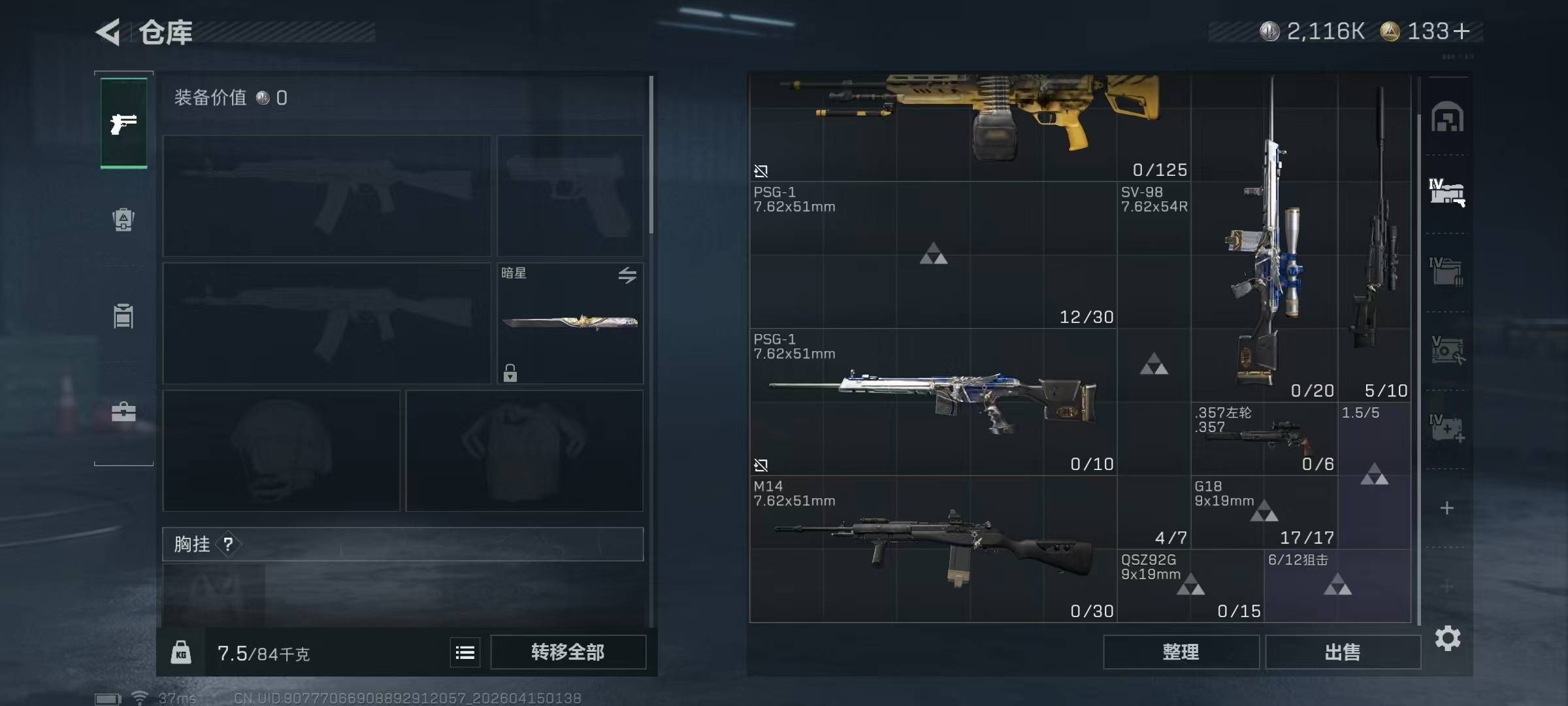Select the silver-blue PSG-1 with 0/10 ammo

(933, 401)
